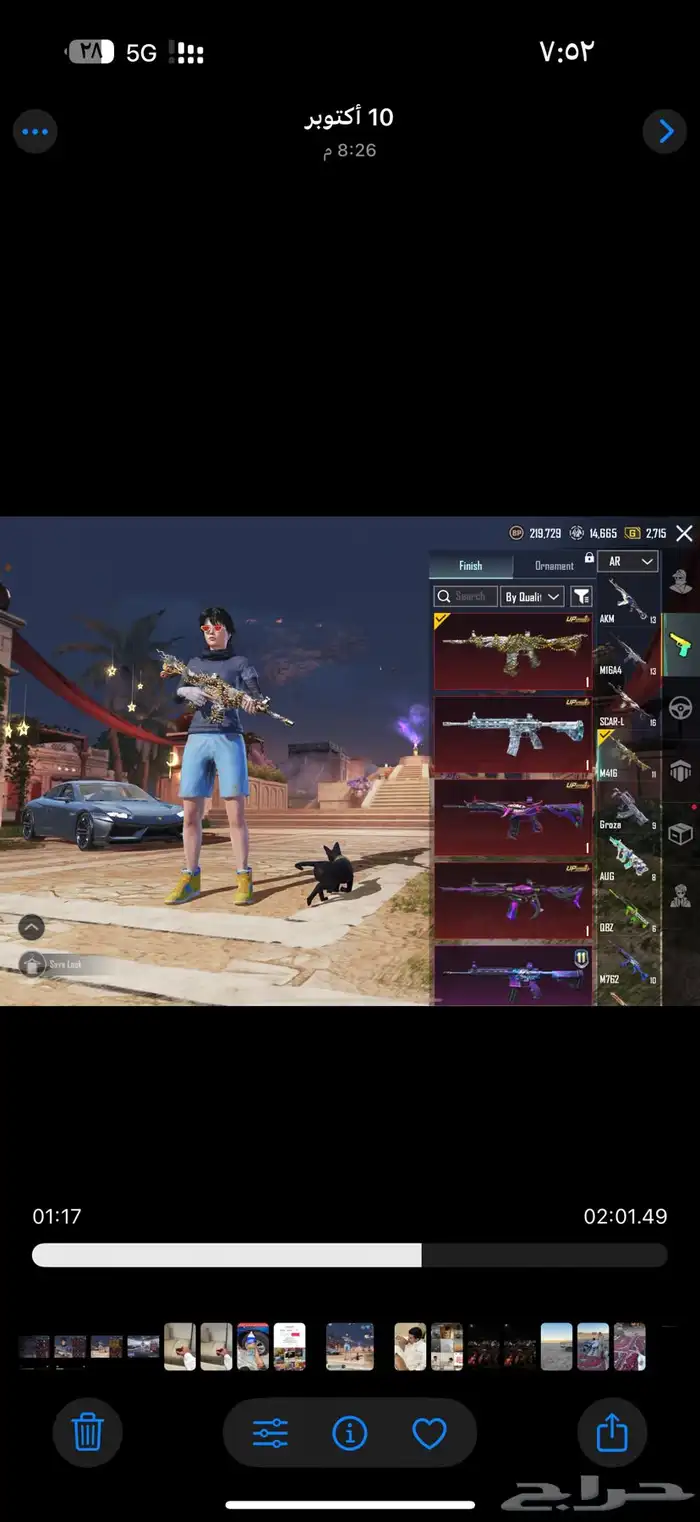Pick M762 from the weapon list

click(628, 964)
